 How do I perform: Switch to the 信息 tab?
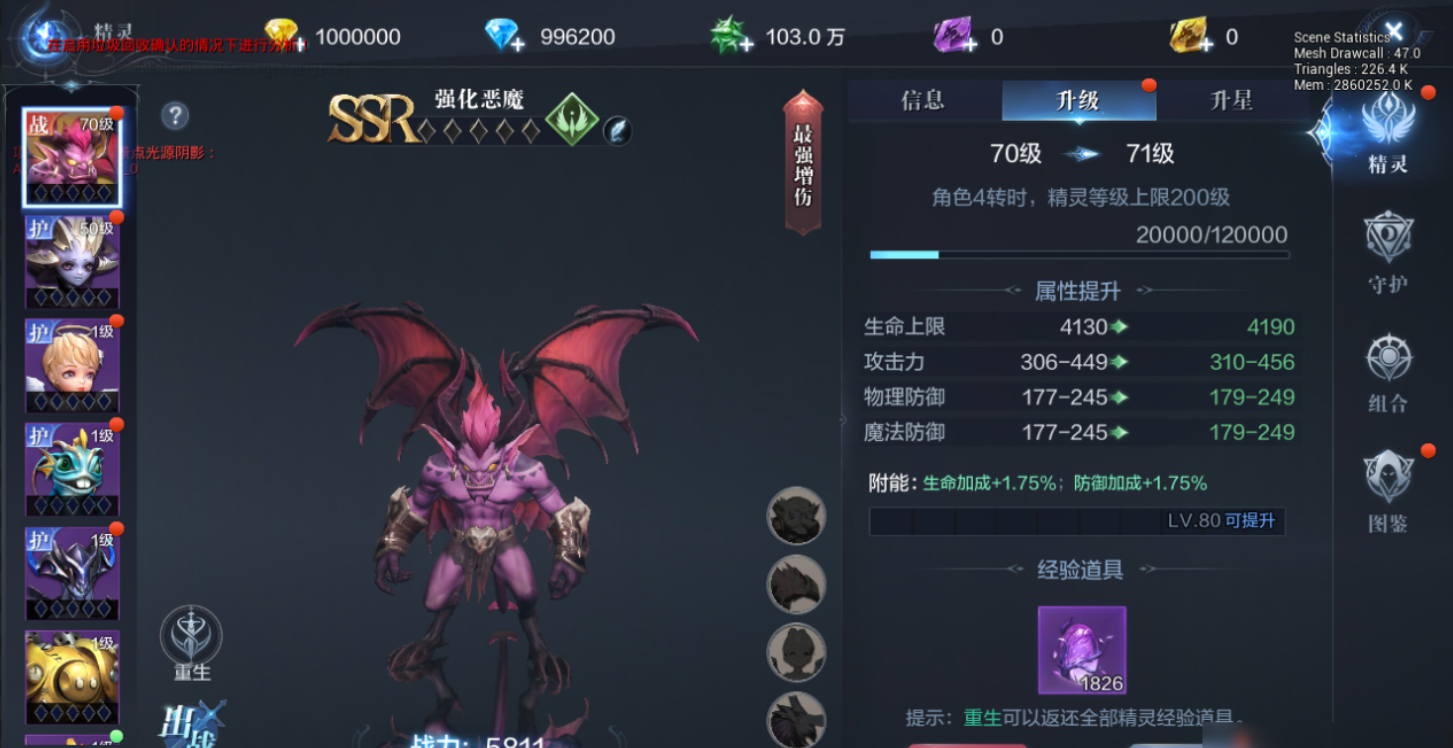coord(921,100)
